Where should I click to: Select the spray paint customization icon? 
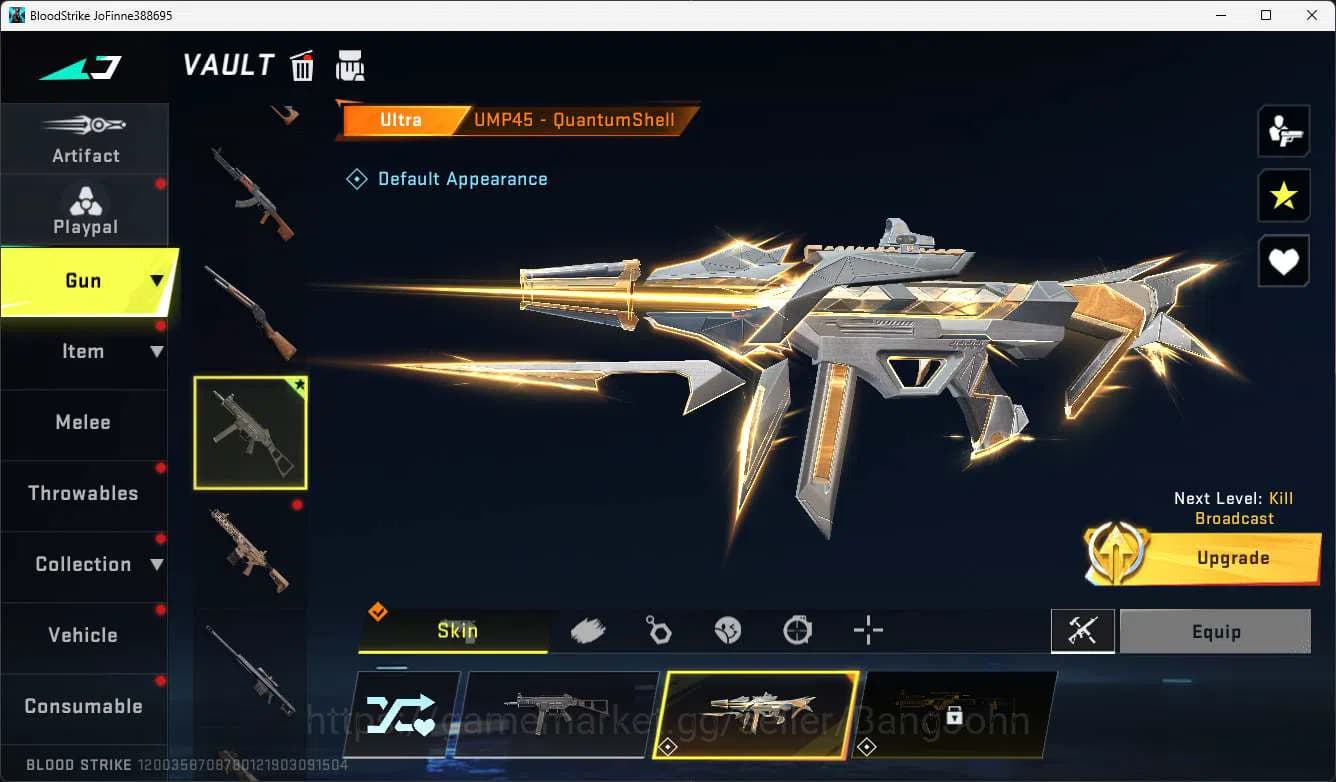(x=587, y=628)
